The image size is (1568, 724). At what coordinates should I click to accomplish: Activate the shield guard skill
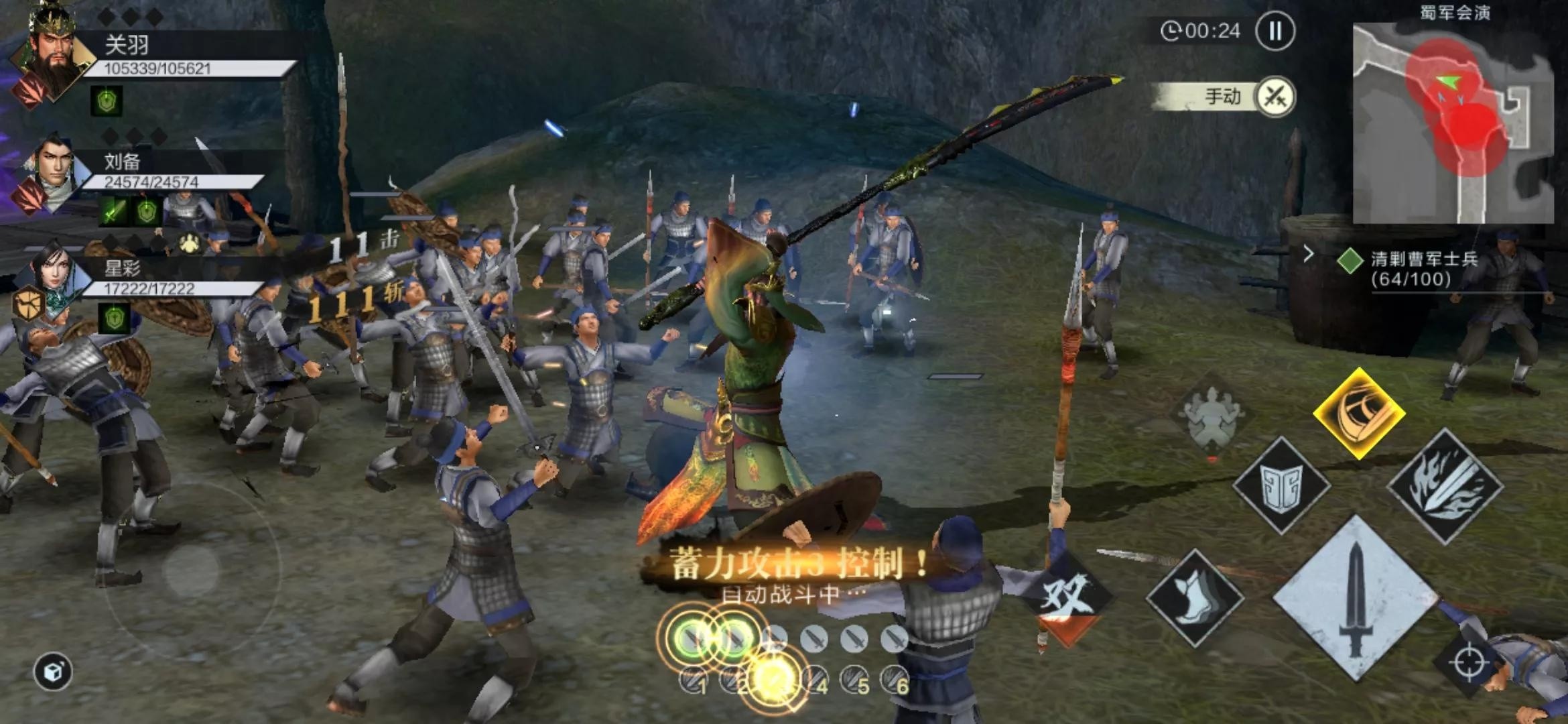1281,485
